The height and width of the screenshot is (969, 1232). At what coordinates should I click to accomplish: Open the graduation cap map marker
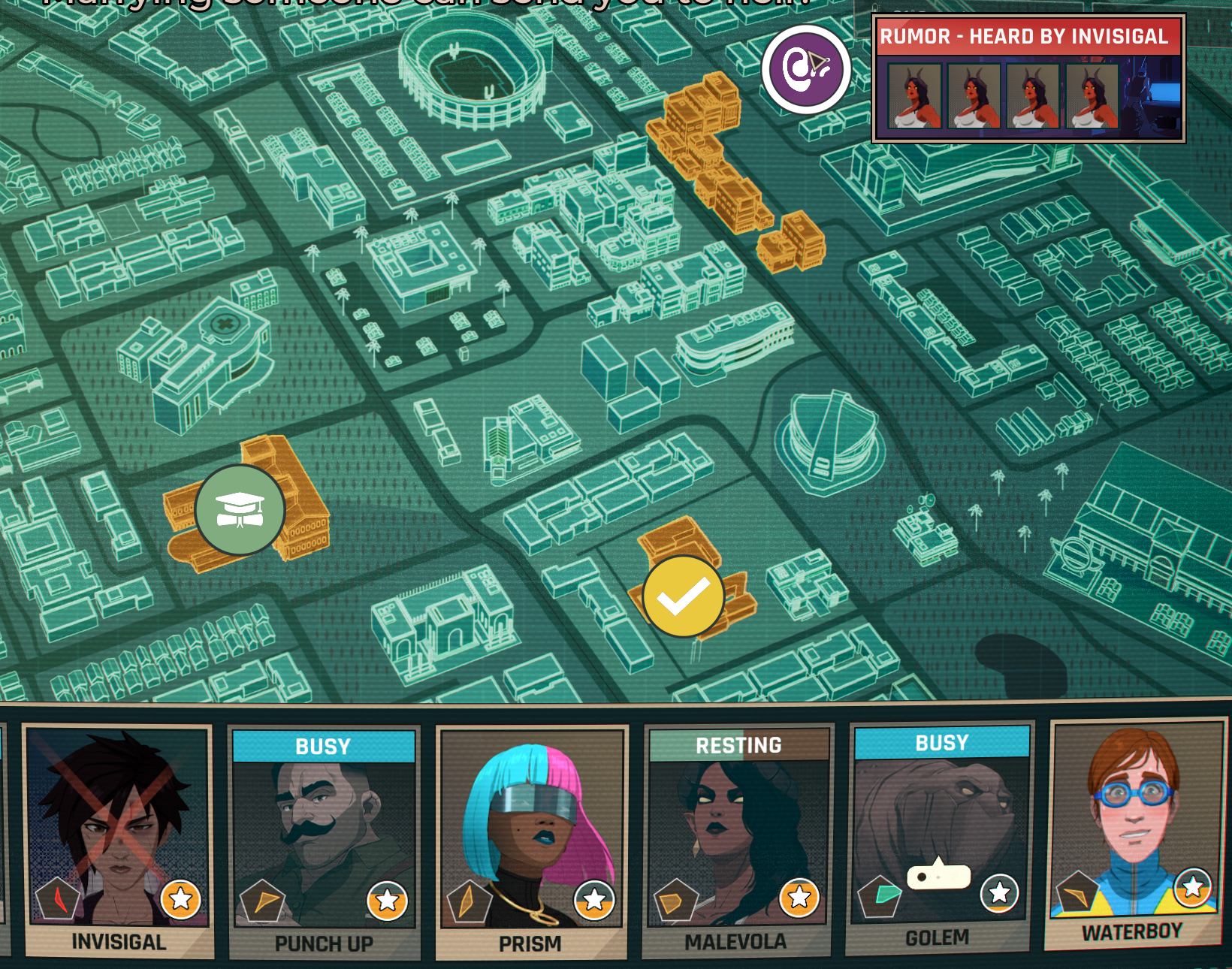pos(240,510)
